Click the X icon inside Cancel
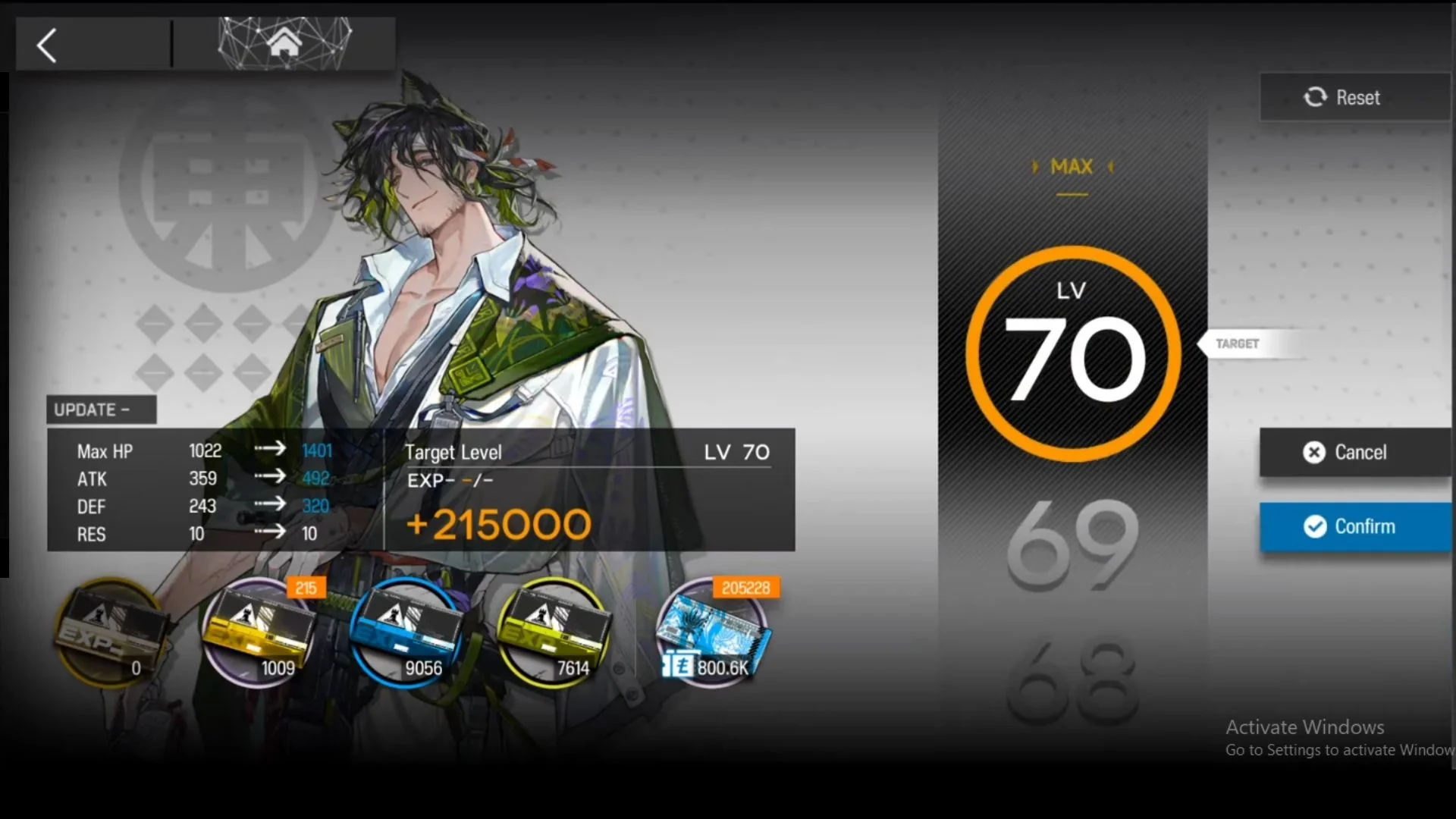This screenshot has height=819, width=1456. tap(1314, 453)
